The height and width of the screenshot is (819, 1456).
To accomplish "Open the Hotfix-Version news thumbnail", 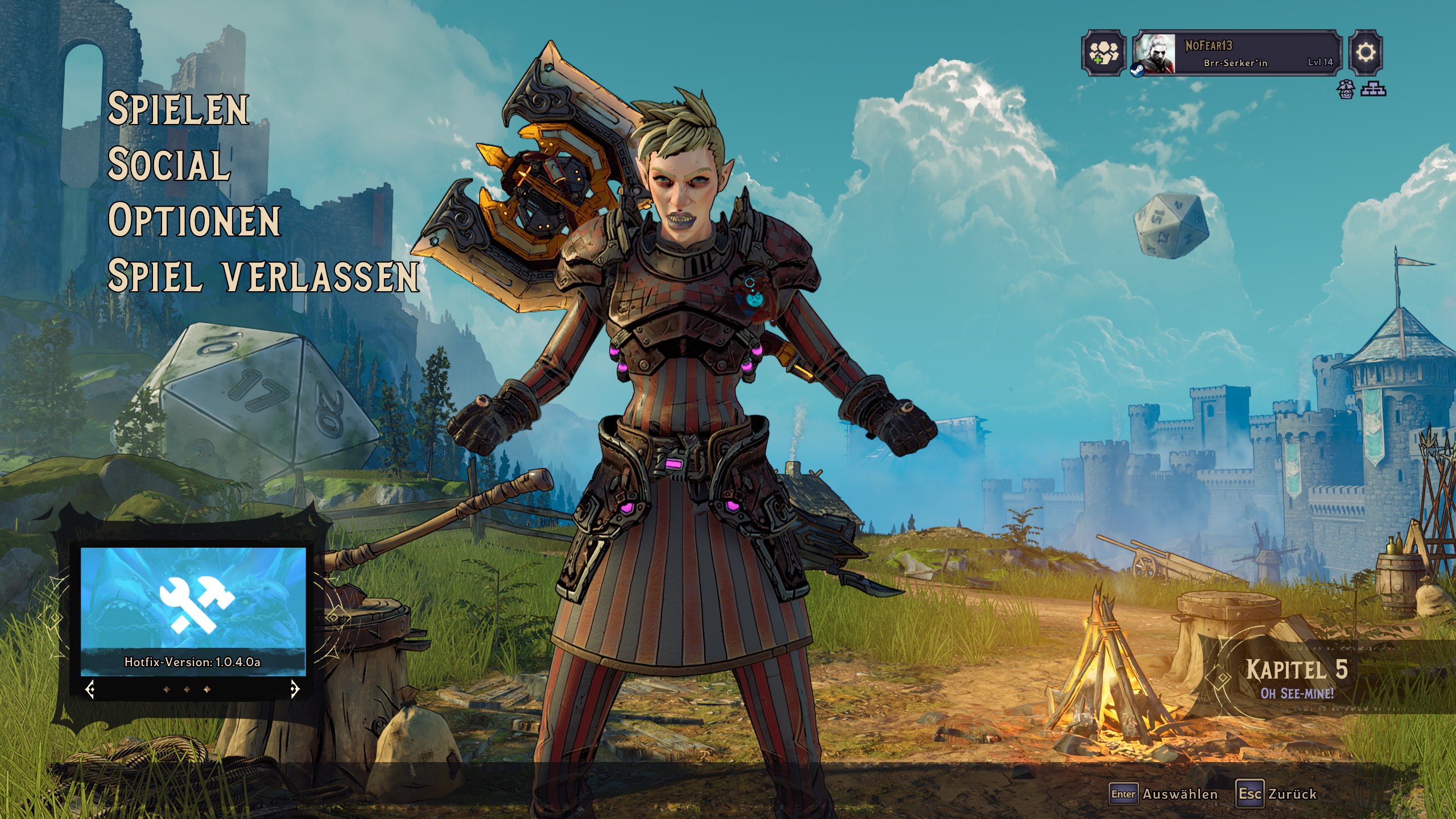I will (x=193, y=611).
